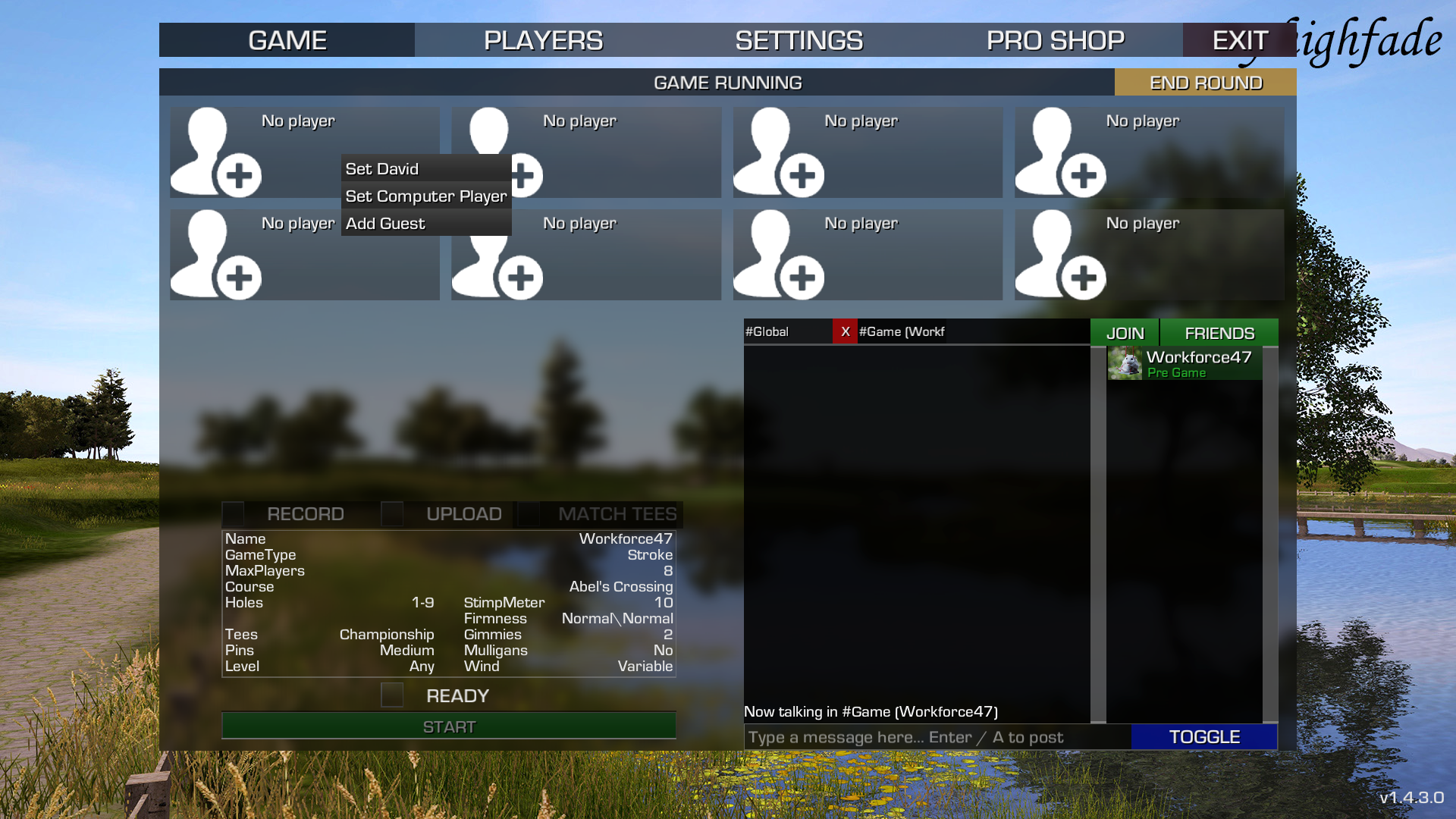
Task: Tick the MATCH TEES checkbox
Action: 529,514
